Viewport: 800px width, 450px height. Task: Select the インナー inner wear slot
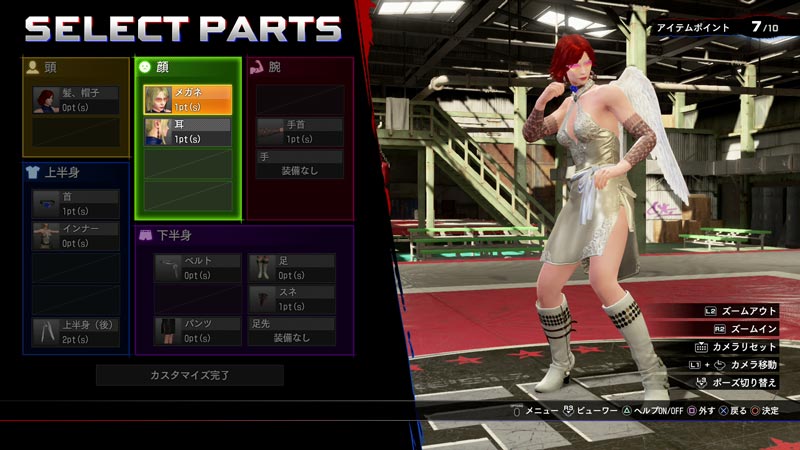[x=75, y=236]
